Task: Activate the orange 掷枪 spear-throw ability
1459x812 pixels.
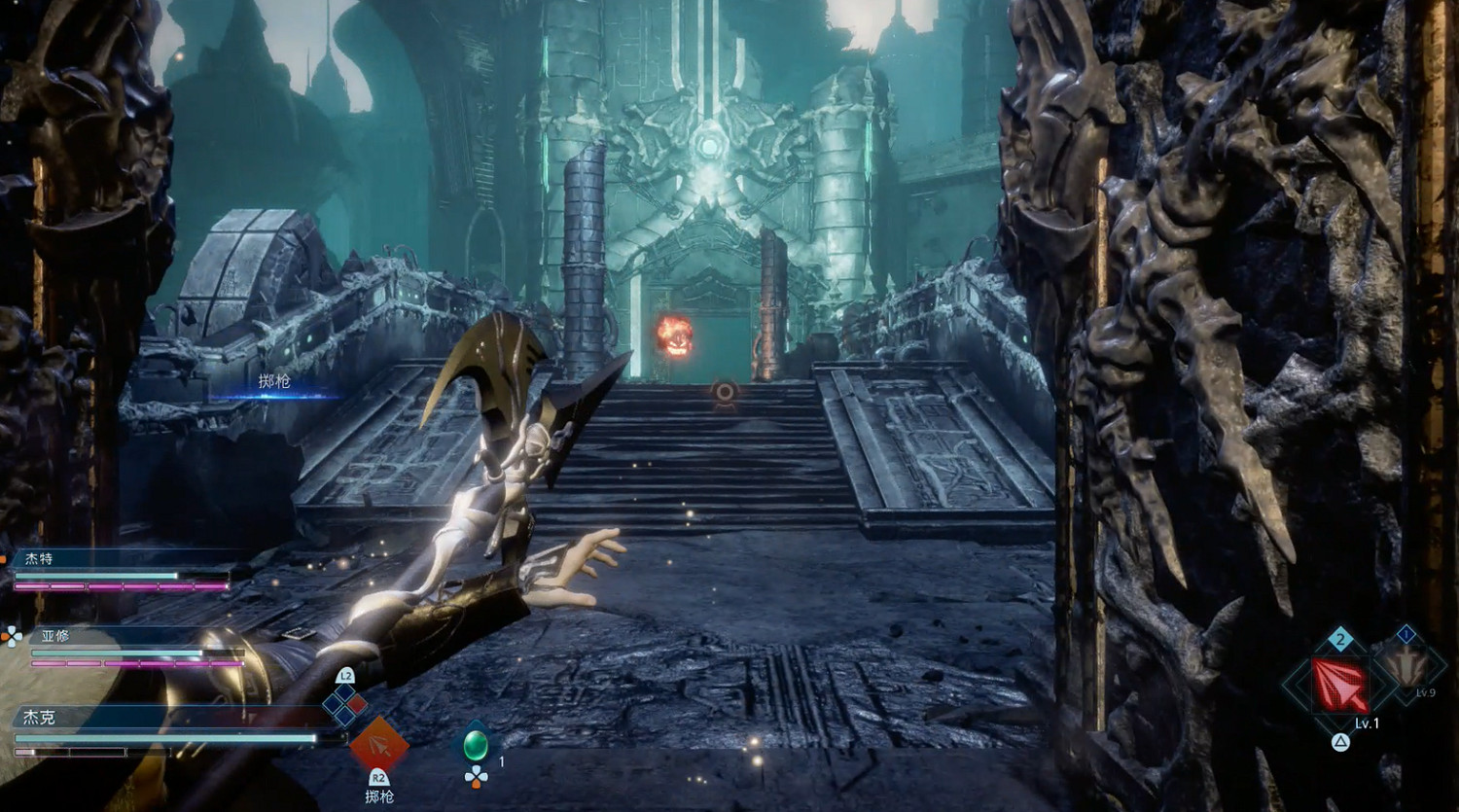Action: 378,746
